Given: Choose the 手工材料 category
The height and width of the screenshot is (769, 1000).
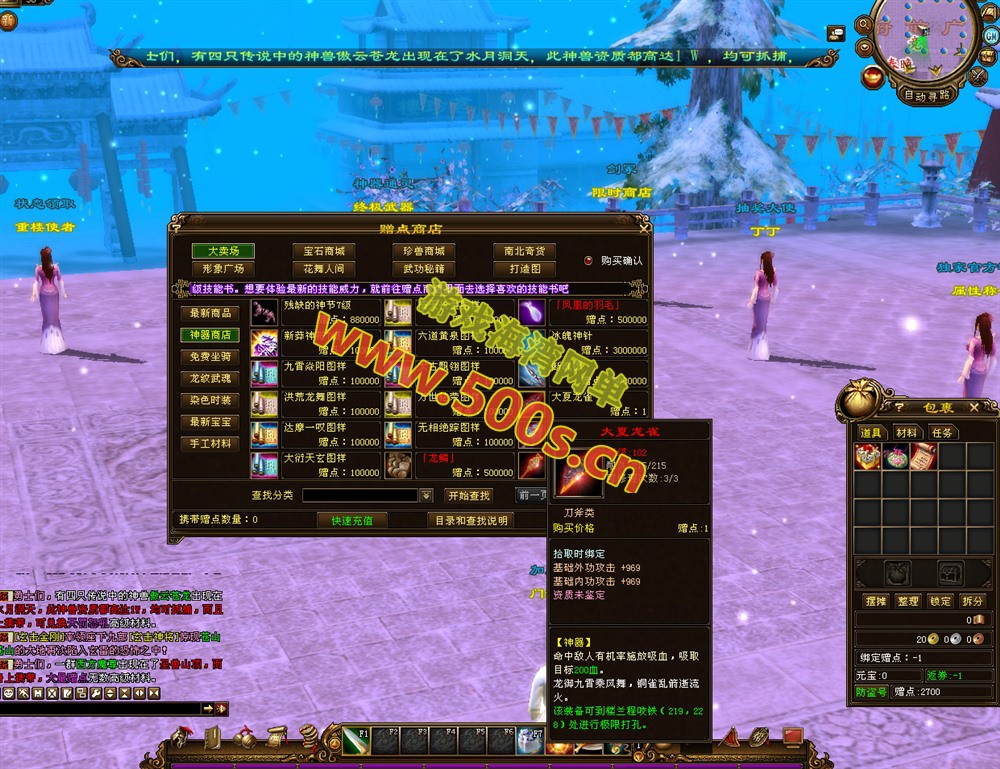Looking at the screenshot, I should [x=210, y=443].
